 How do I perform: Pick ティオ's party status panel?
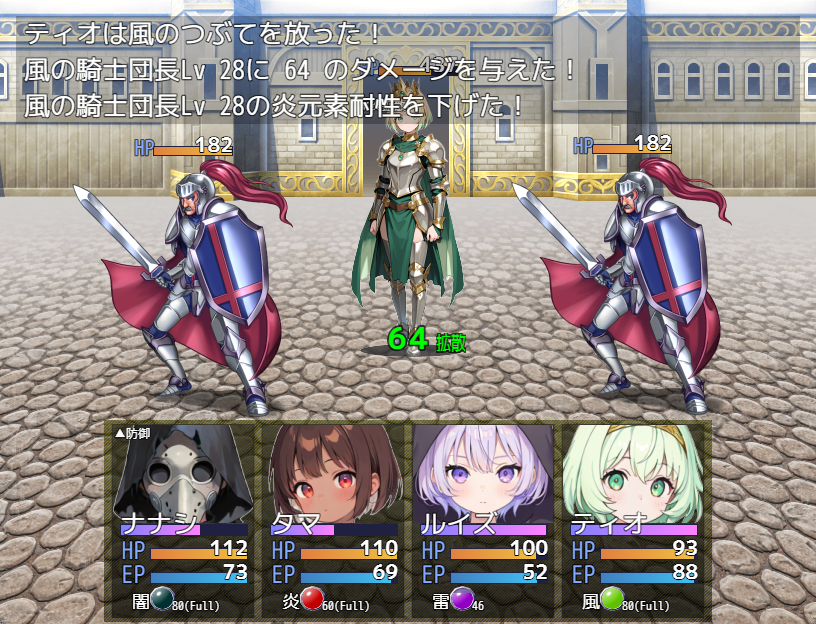[x=634, y=518]
